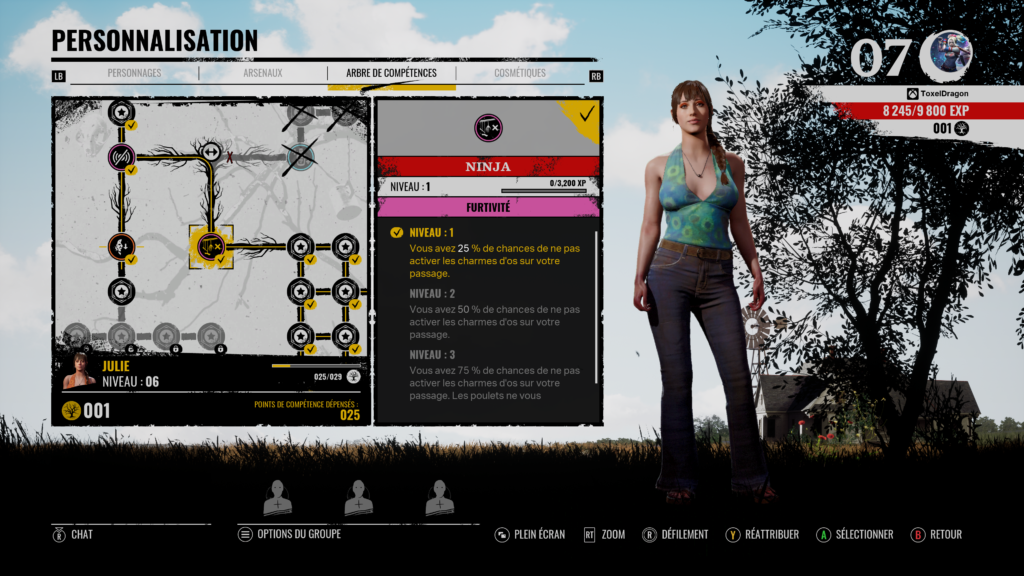Pick the orange-ringed character perk node
The height and width of the screenshot is (576, 1024).
click(122, 245)
